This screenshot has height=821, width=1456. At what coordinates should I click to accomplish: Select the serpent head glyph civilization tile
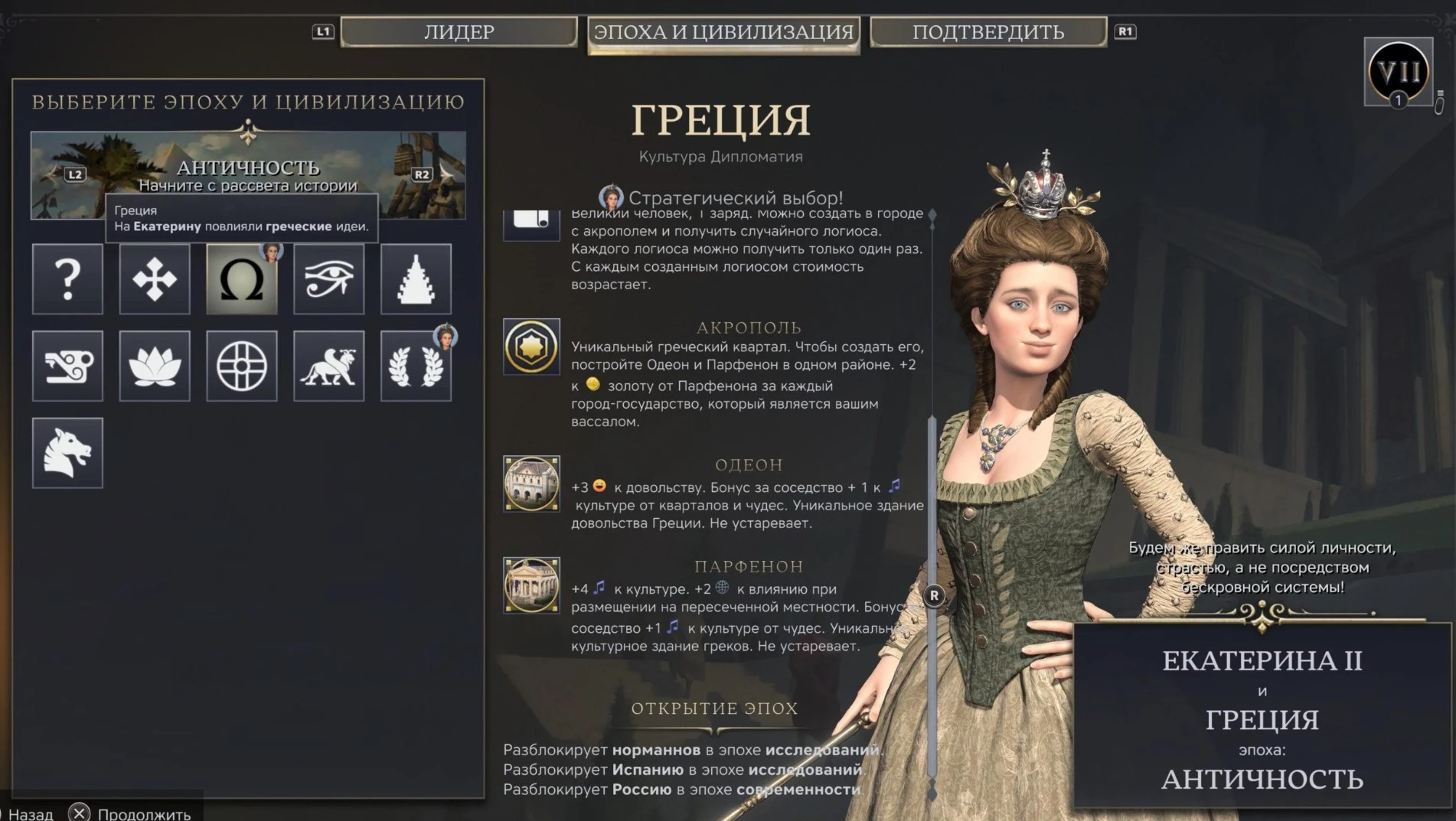[x=67, y=366]
